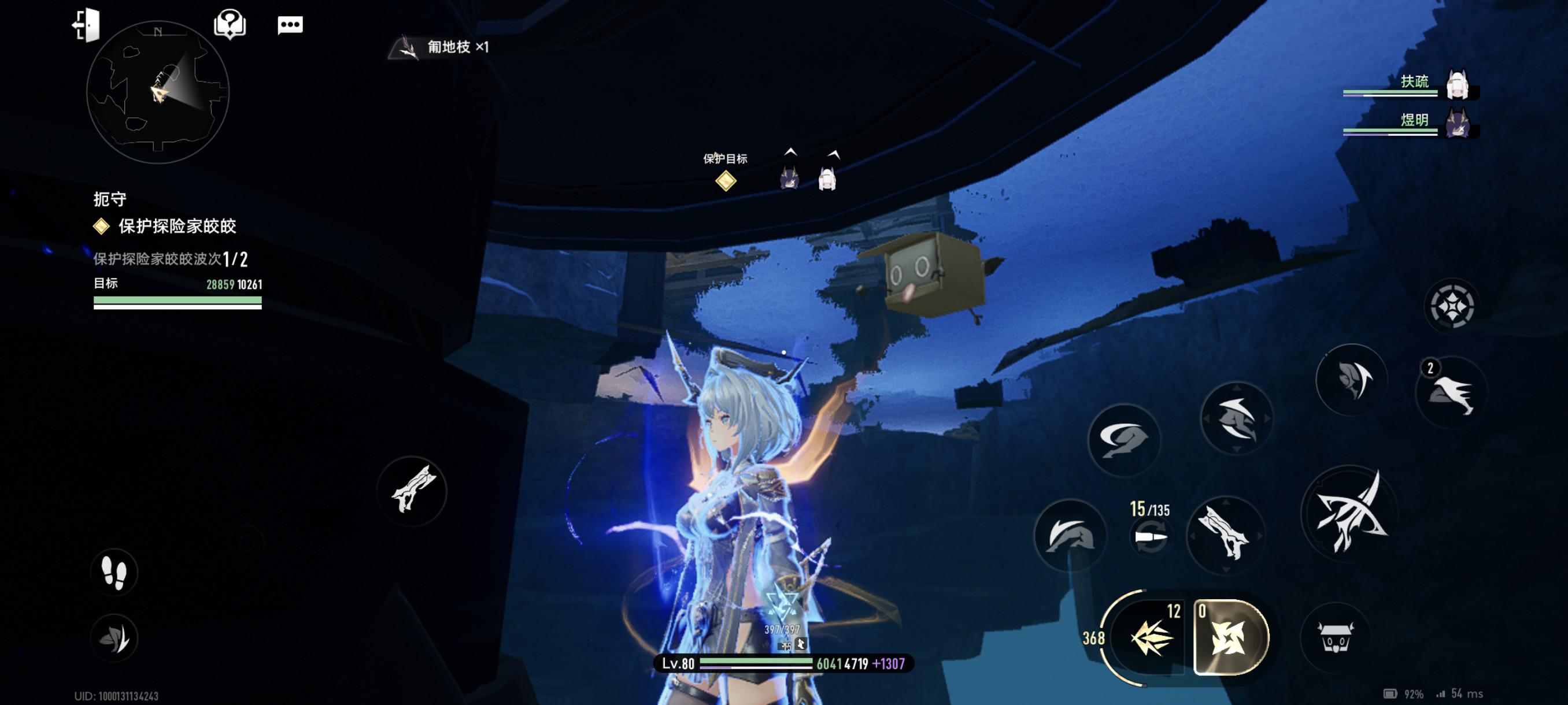Screen dimensions: 1568x705
Task: Tap the reload bullet button
Action: [1151, 538]
